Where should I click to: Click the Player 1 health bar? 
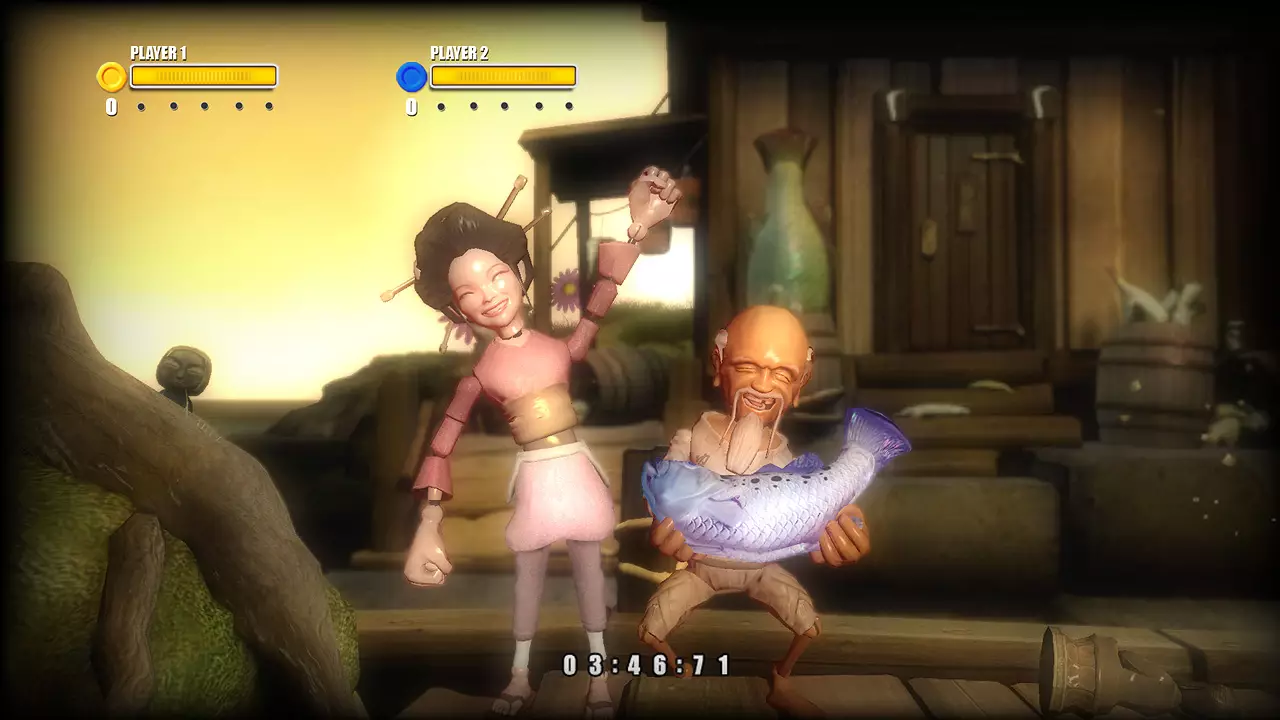tap(203, 76)
